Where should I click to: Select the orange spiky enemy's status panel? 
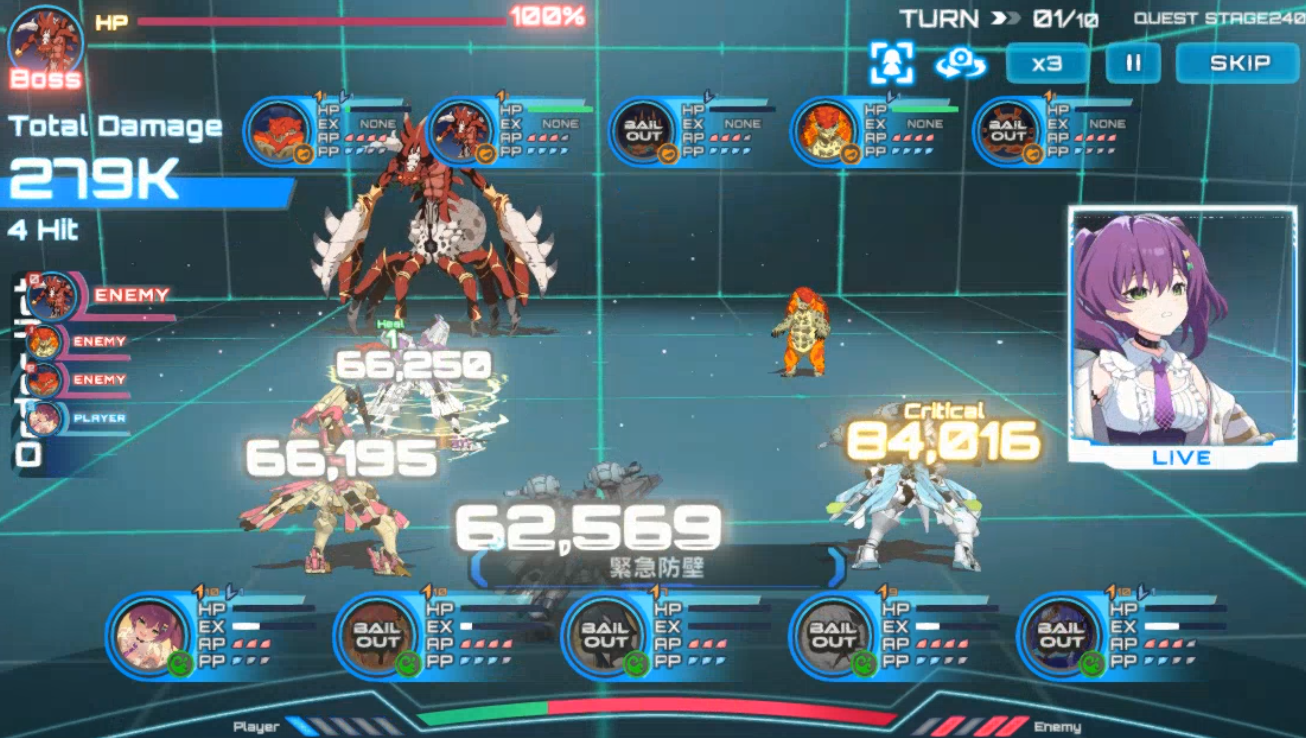point(875,130)
